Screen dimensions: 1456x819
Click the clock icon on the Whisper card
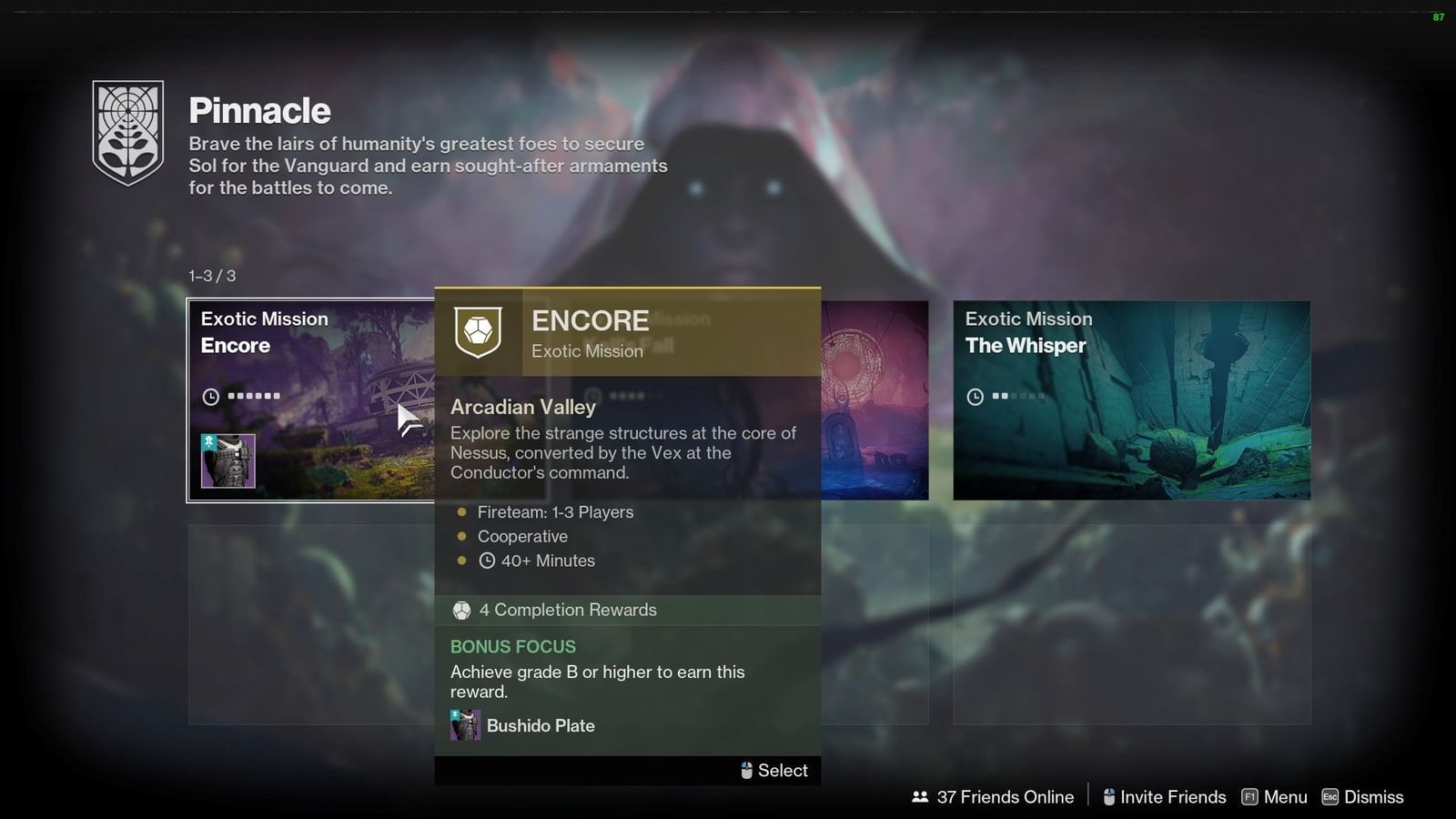coord(974,397)
